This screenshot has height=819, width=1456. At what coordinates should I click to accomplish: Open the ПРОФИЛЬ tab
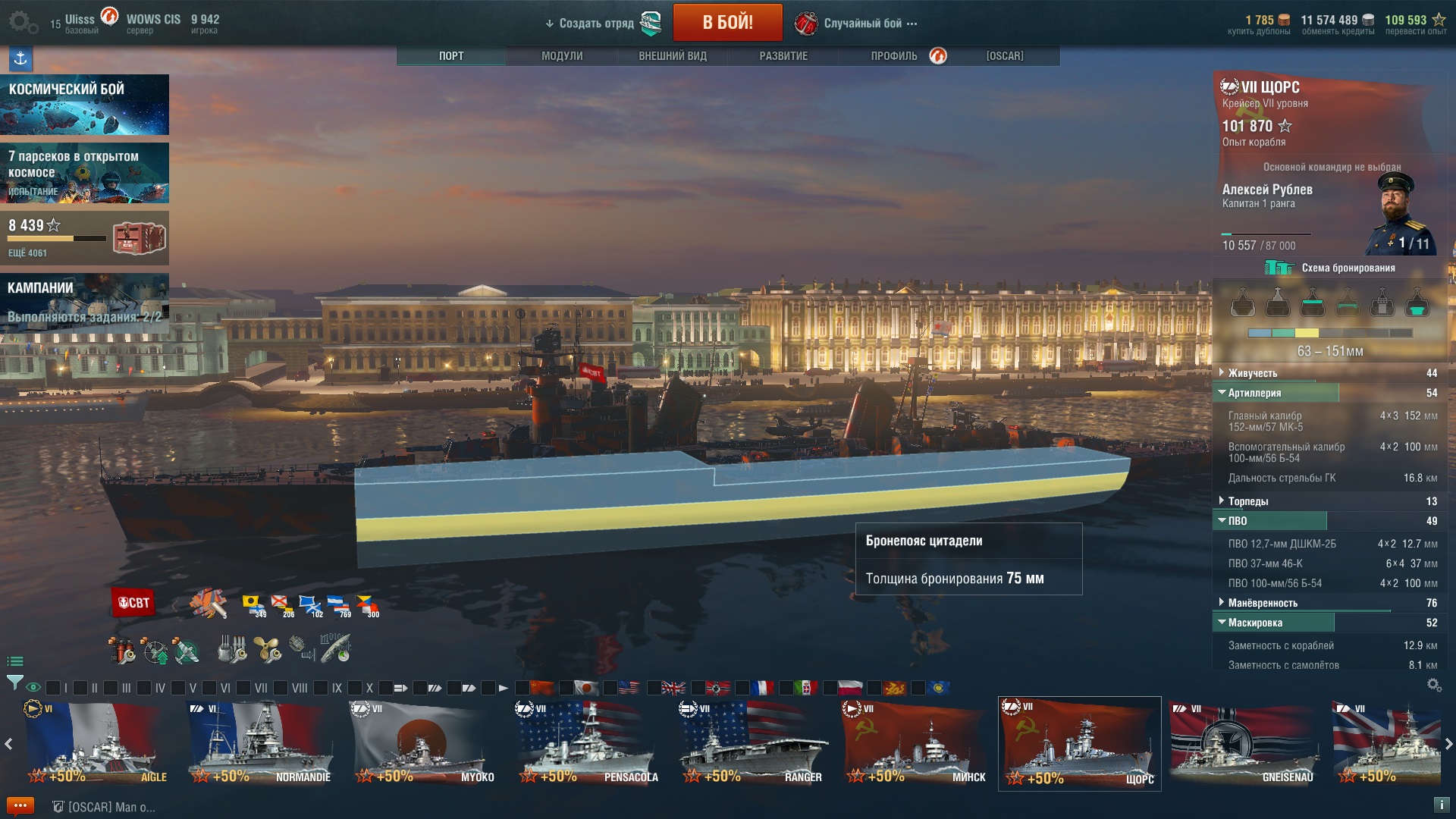(x=894, y=56)
